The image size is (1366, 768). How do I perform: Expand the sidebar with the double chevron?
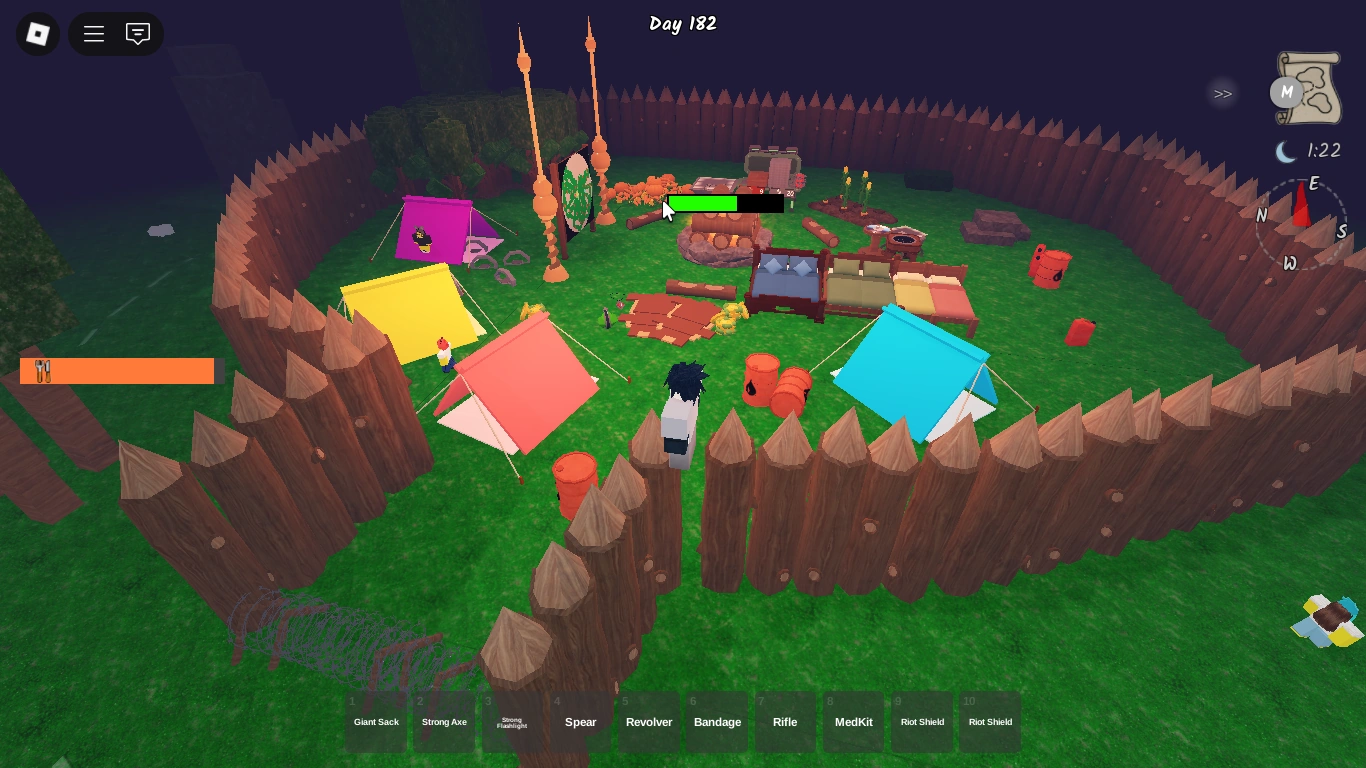[1222, 93]
